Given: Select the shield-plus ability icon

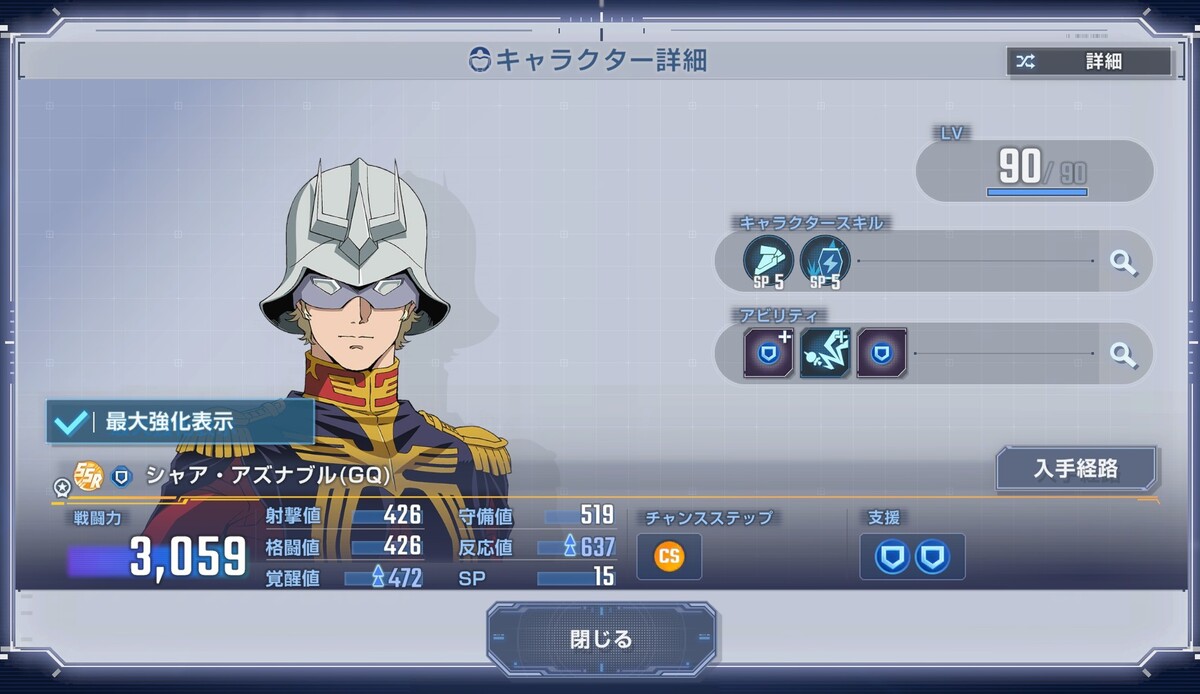Looking at the screenshot, I should [x=768, y=353].
